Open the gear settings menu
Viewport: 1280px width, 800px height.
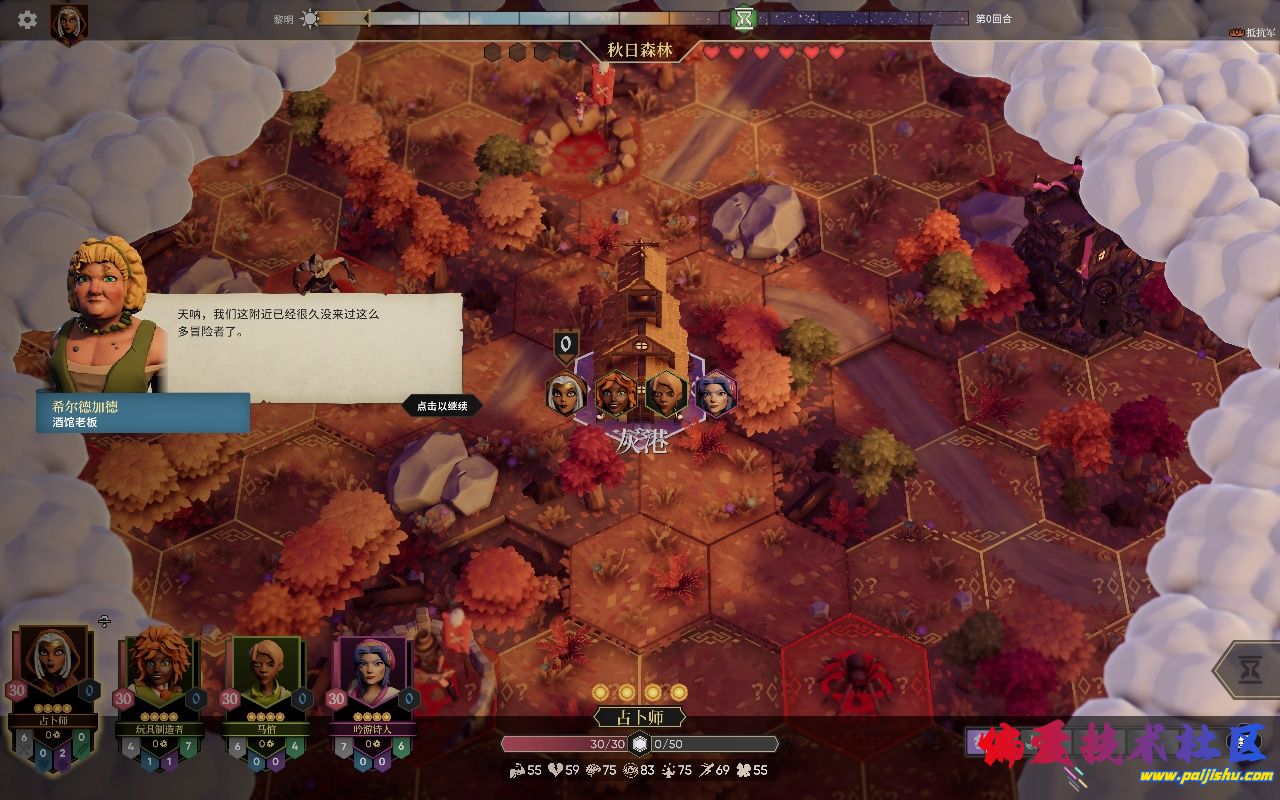(27, 19)
